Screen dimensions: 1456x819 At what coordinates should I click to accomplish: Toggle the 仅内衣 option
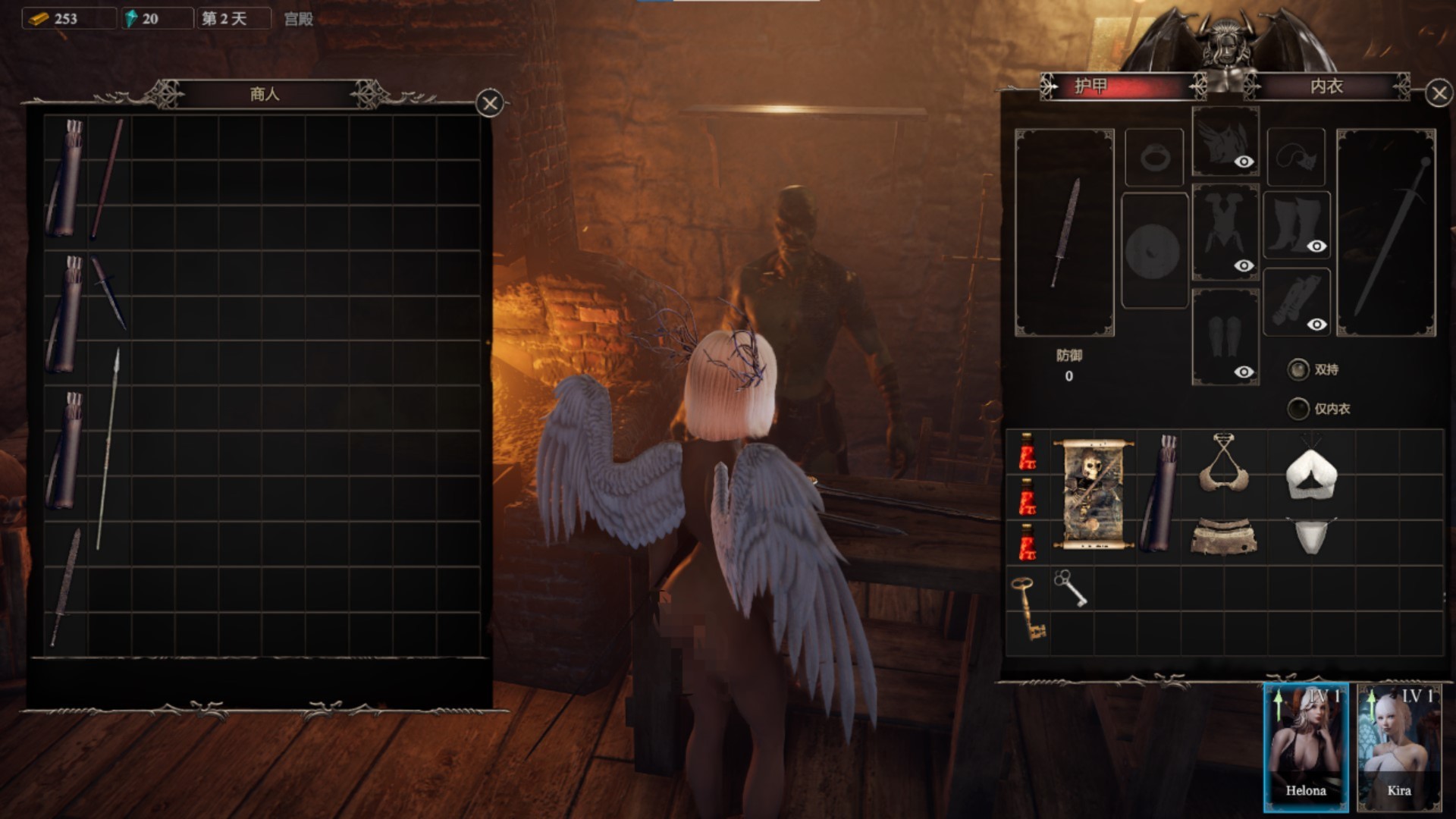point(1298,409)
